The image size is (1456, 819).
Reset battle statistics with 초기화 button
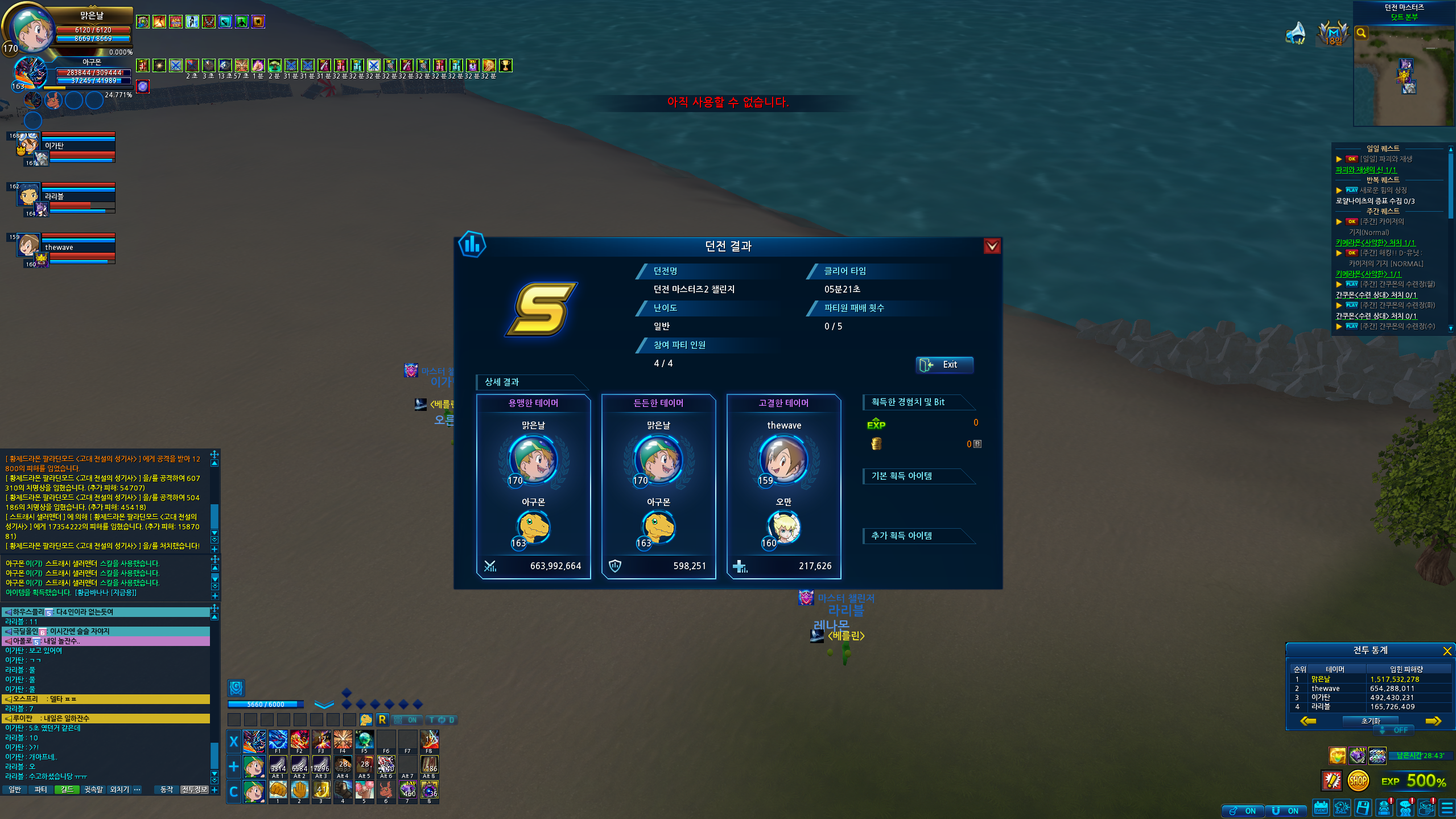tap(1370, 721)
